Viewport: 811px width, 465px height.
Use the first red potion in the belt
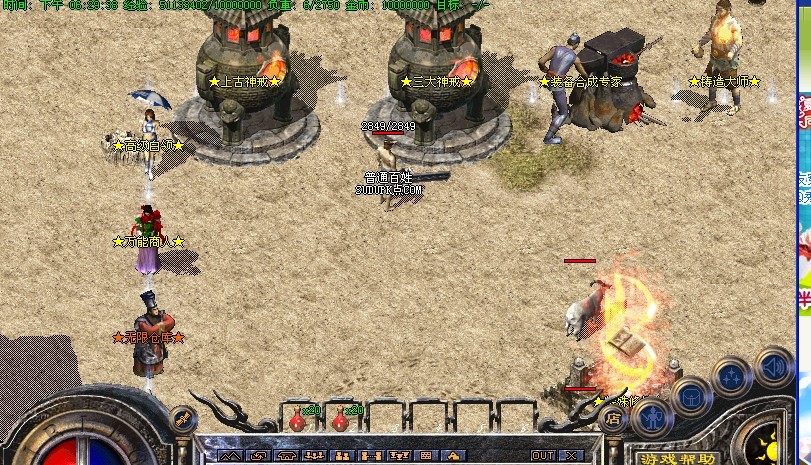297,418
